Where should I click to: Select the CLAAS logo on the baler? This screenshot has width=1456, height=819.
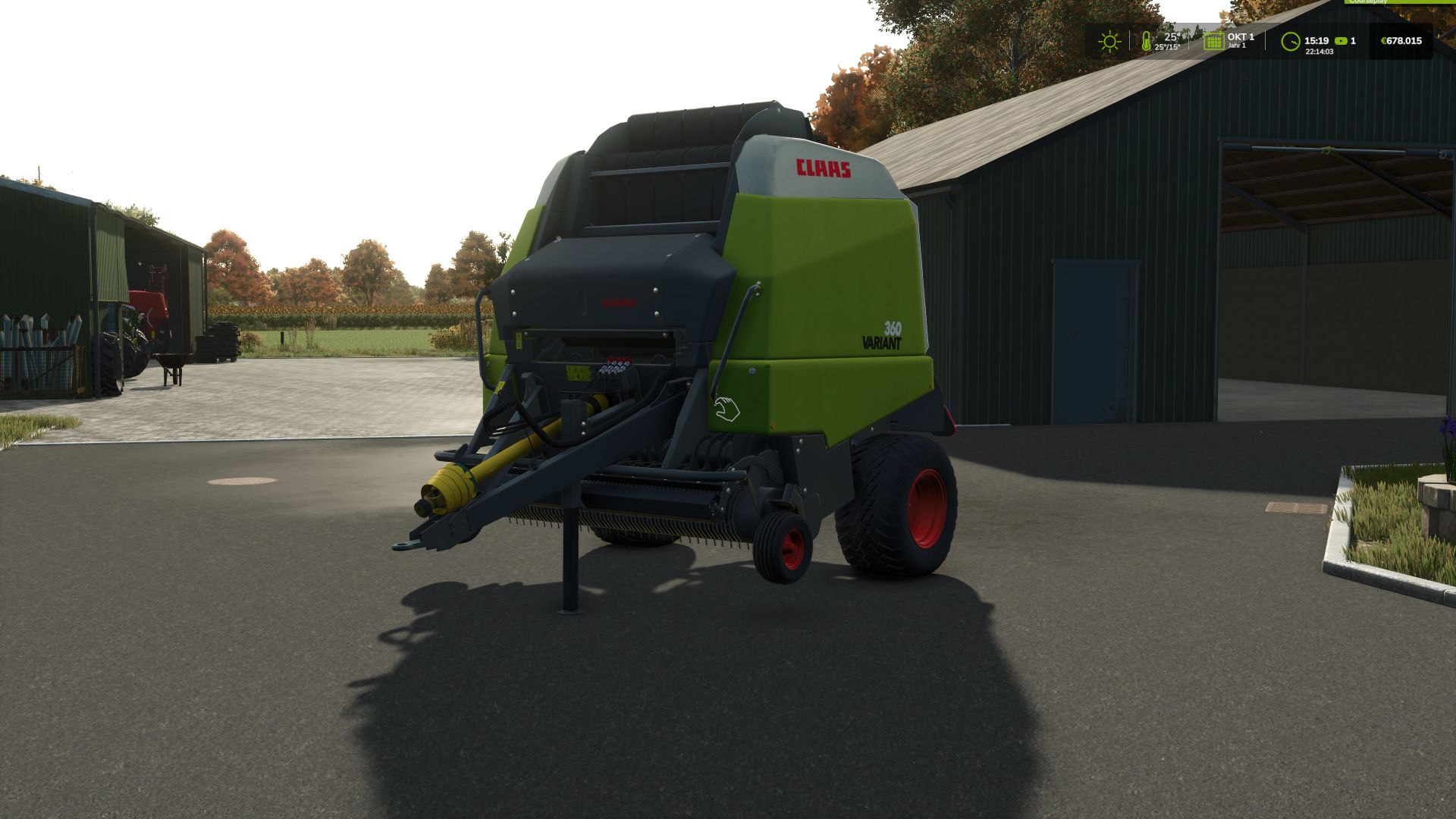[823, 168]
